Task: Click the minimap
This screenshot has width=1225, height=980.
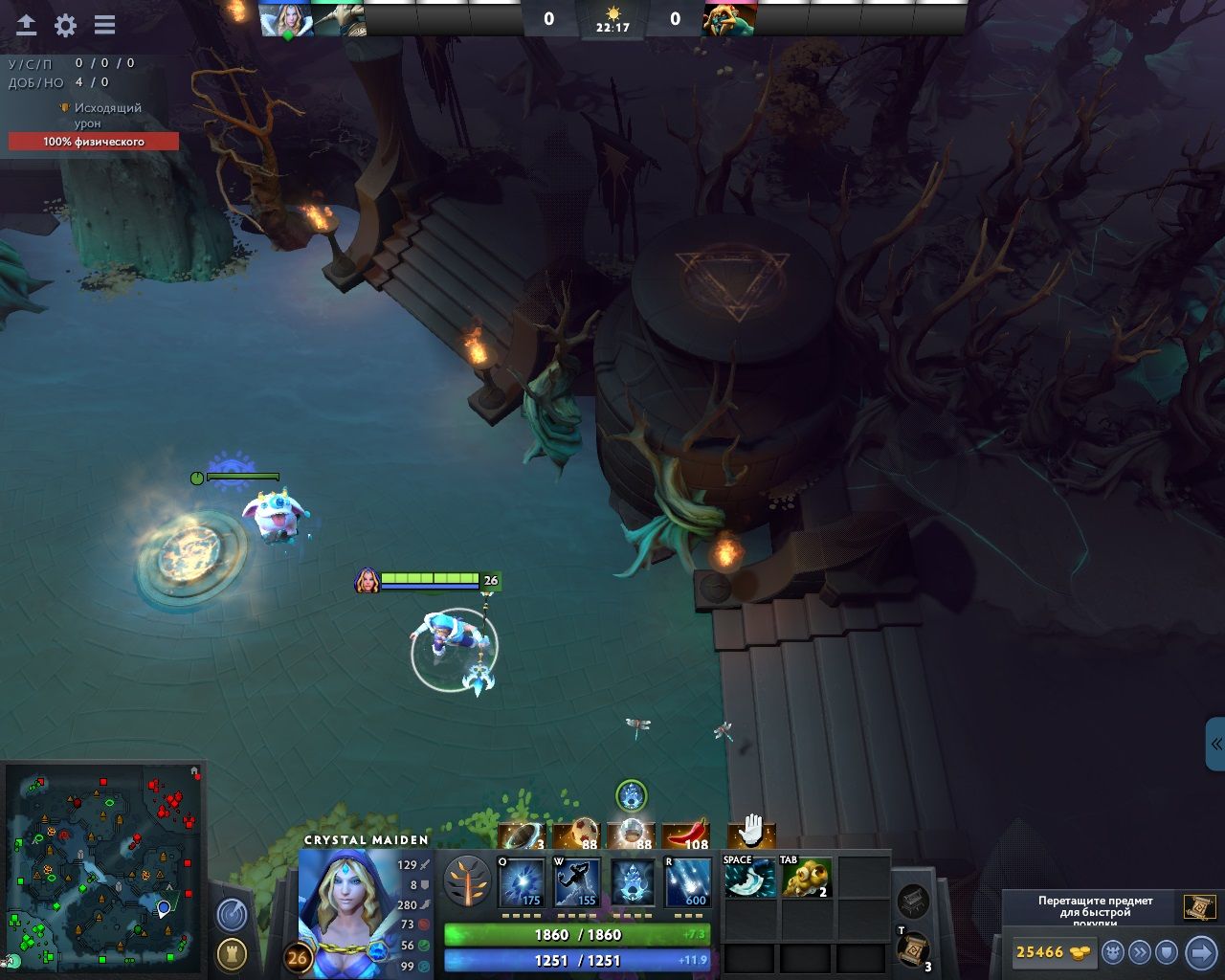Action: 103,867
